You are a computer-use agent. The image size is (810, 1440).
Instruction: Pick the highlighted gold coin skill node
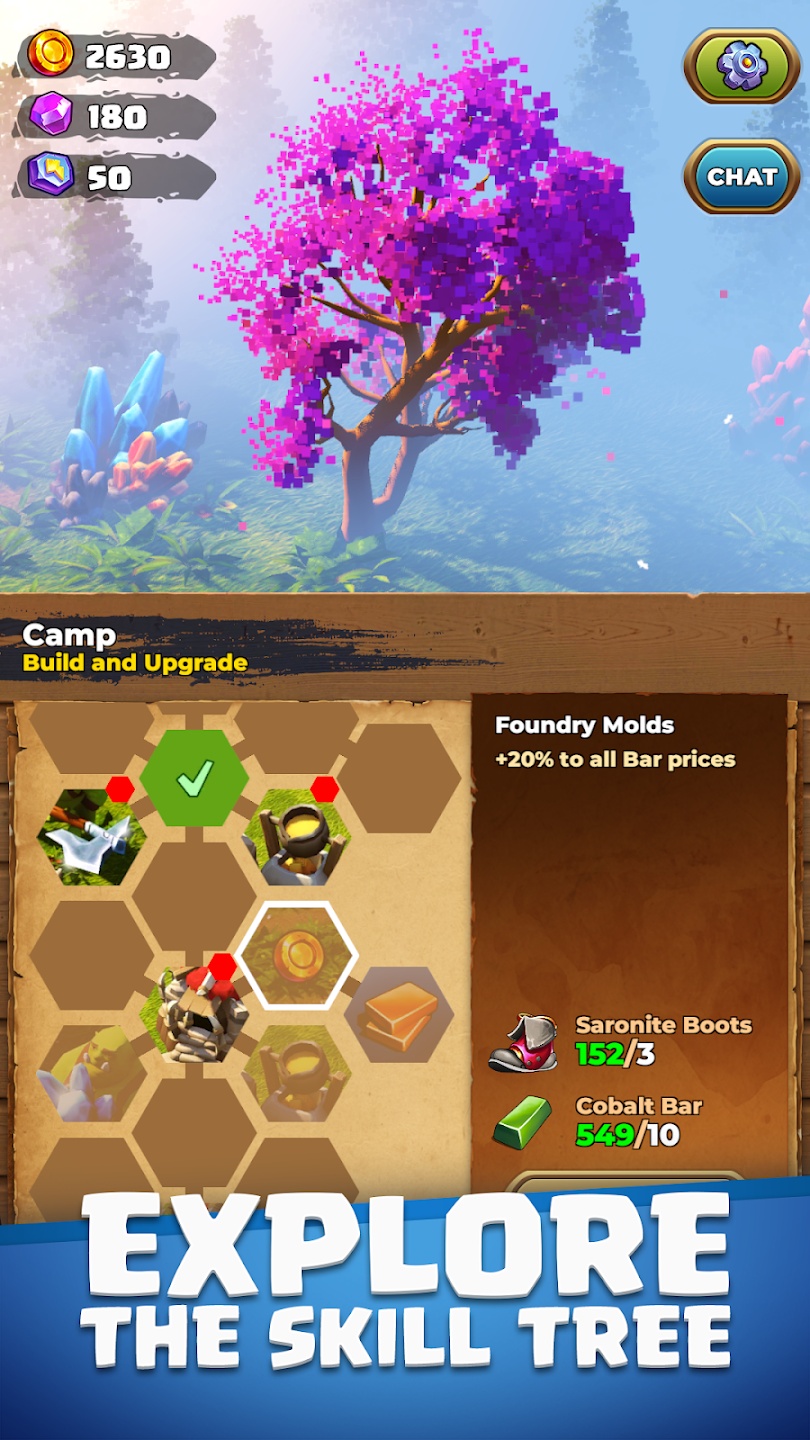click(298, 957)
